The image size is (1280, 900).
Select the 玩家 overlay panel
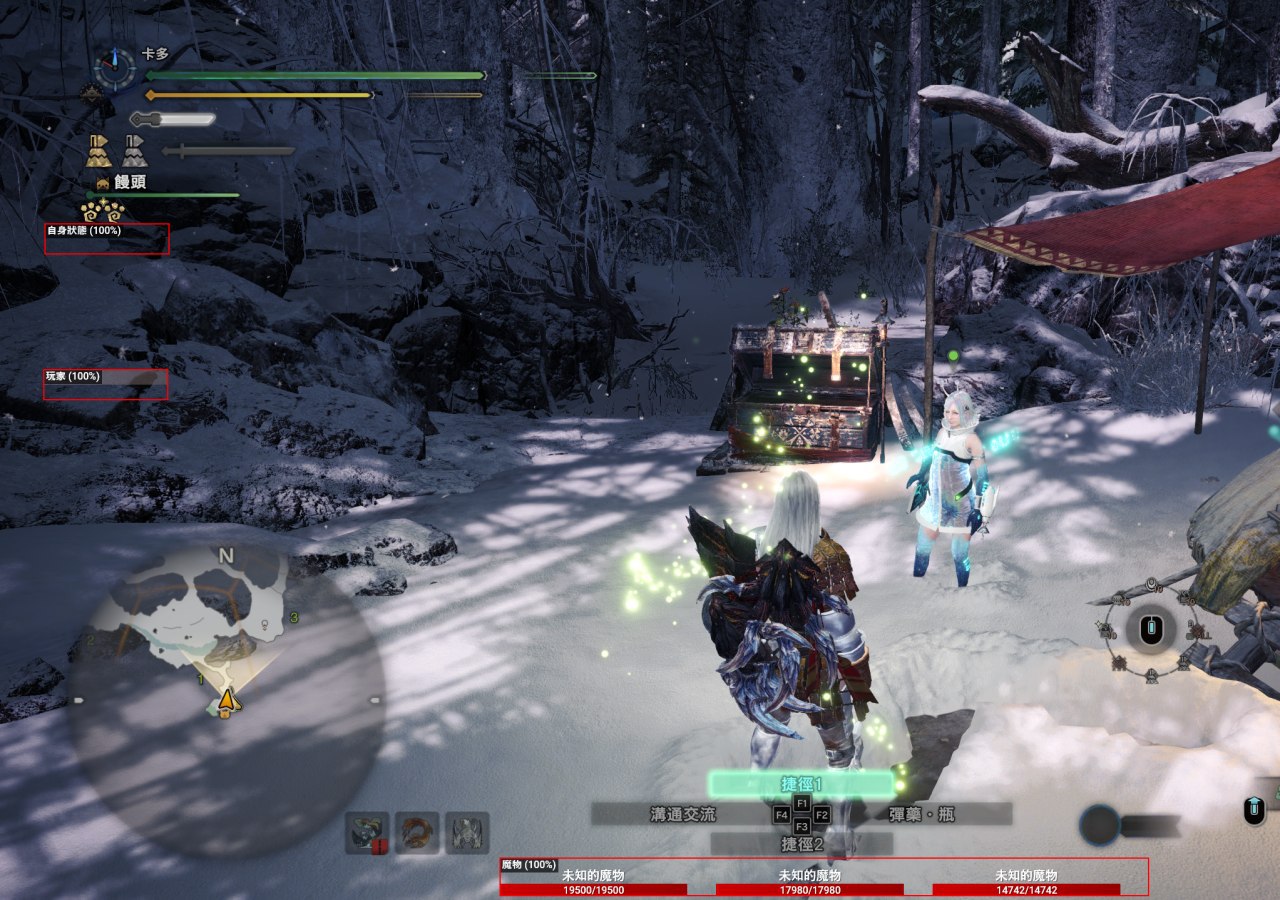click(105, 384)
